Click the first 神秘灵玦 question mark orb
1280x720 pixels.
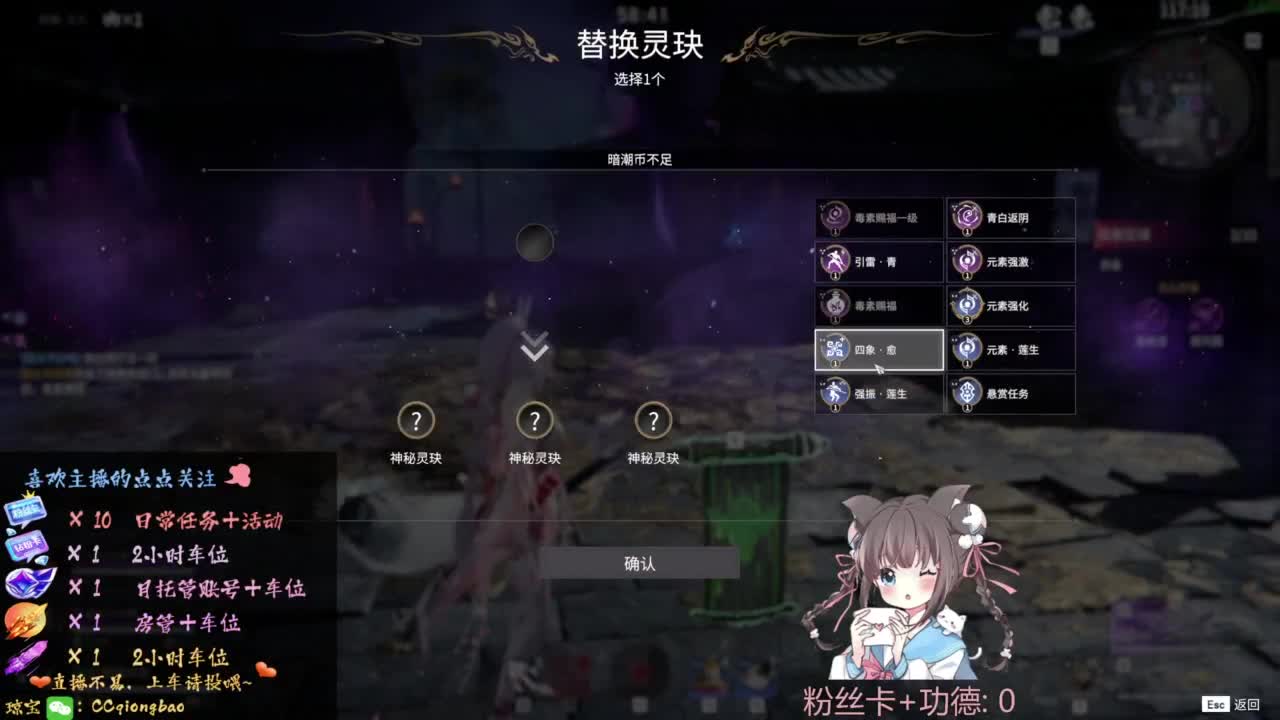(417, 422)
